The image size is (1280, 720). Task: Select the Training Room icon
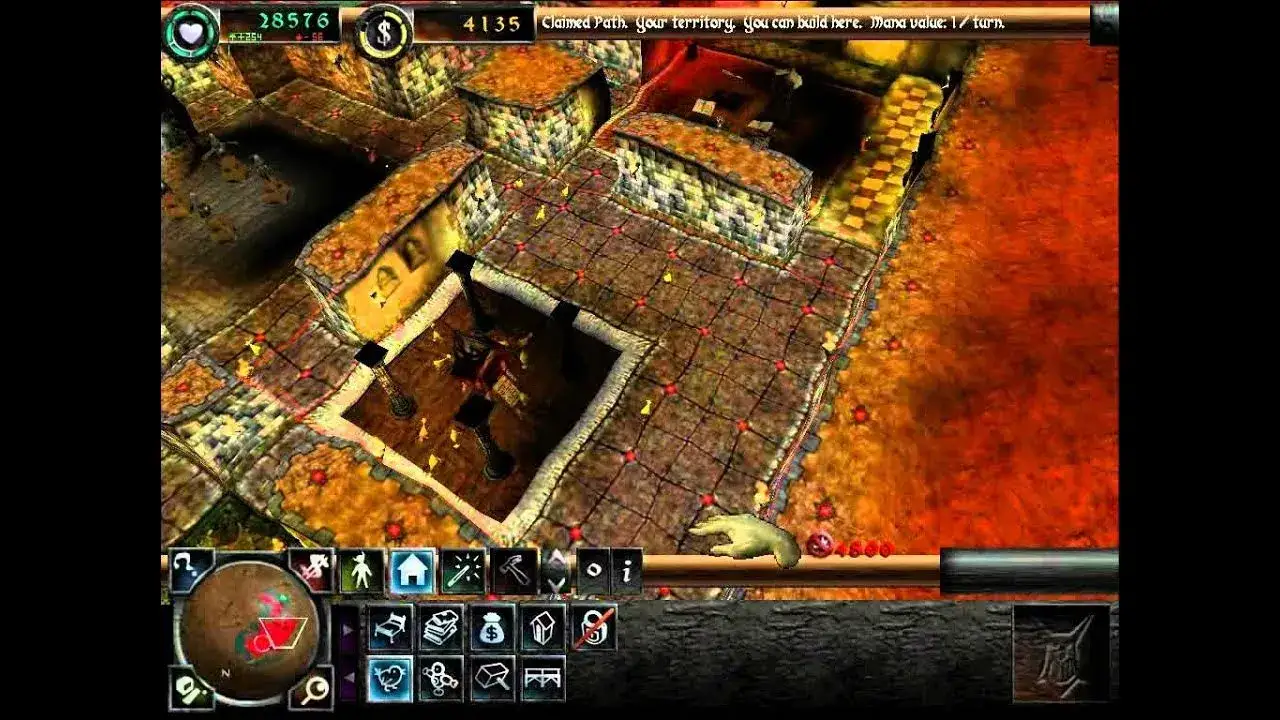coord(440,678)
